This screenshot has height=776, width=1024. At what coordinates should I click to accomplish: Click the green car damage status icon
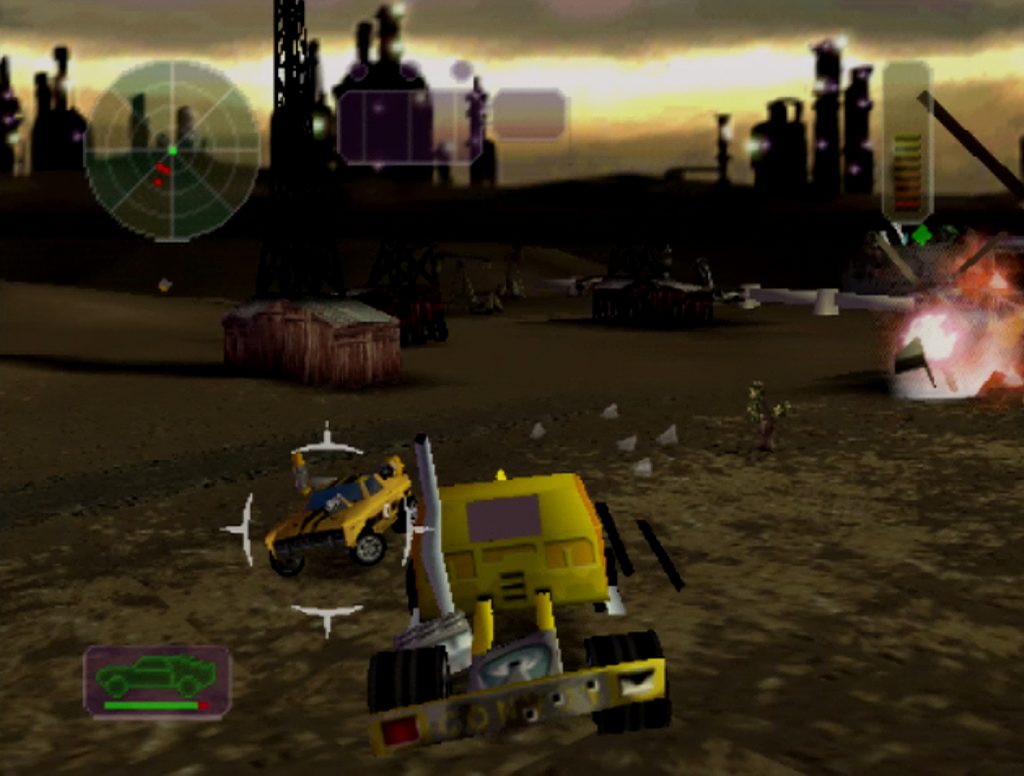157,680
